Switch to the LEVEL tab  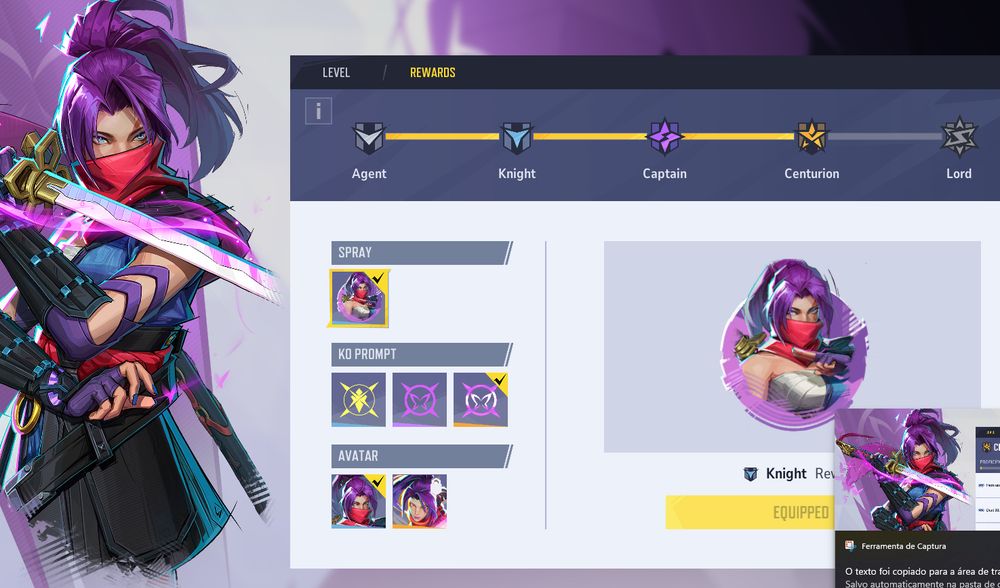pyautogui.click(x=336, y=73)
